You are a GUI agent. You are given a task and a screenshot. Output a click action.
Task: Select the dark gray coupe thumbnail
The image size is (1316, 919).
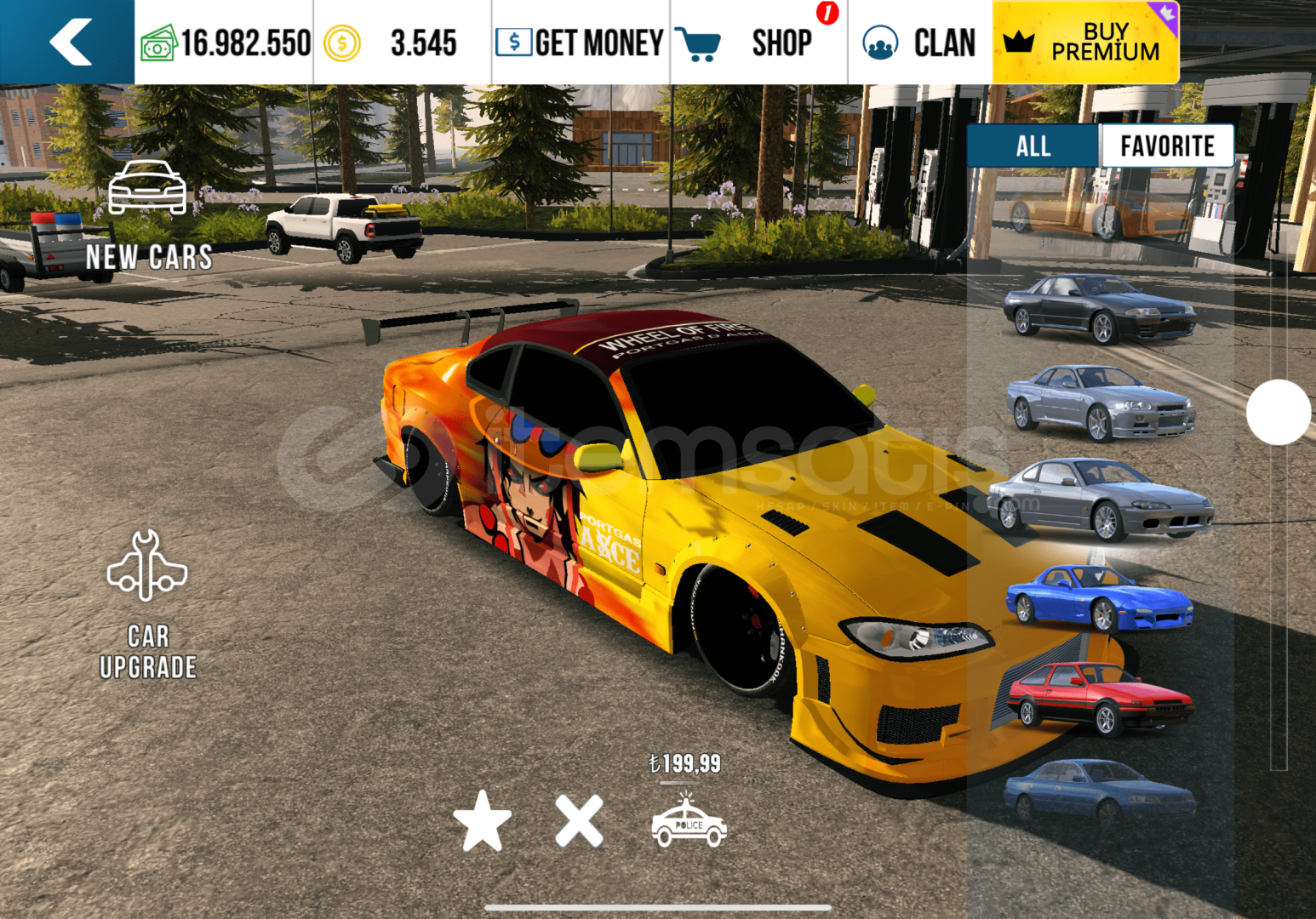pos(1100,308)
